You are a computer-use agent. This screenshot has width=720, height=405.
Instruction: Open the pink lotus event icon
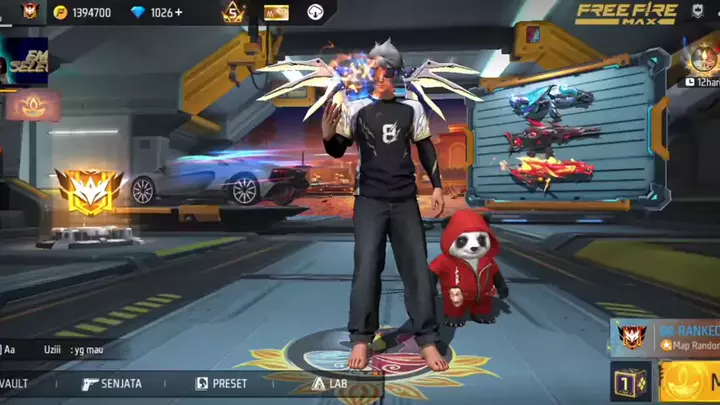[x=33, y=105]
